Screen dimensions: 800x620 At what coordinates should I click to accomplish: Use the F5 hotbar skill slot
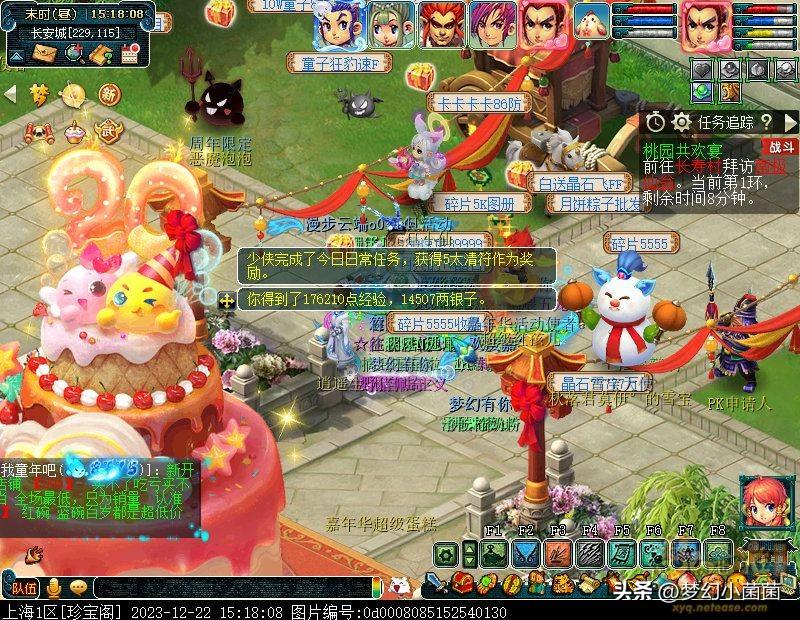tap(621, 555)
